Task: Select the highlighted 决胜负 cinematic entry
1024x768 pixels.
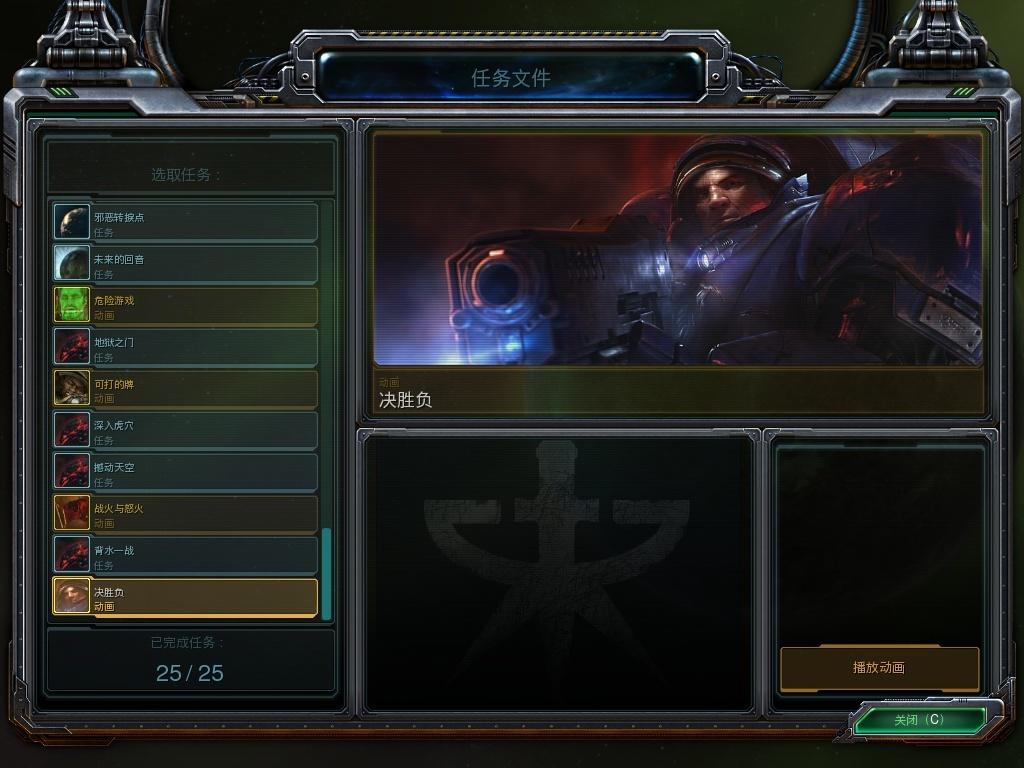Action: pyautogui.click(x=186, y=598)
